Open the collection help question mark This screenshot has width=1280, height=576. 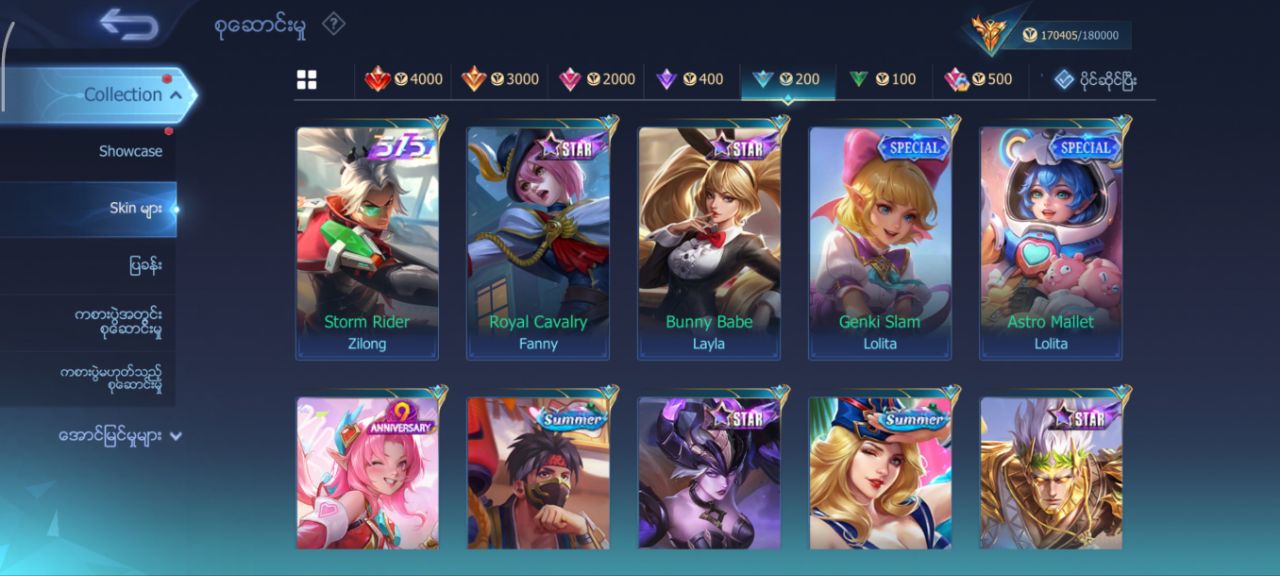(x=333, y=24)
